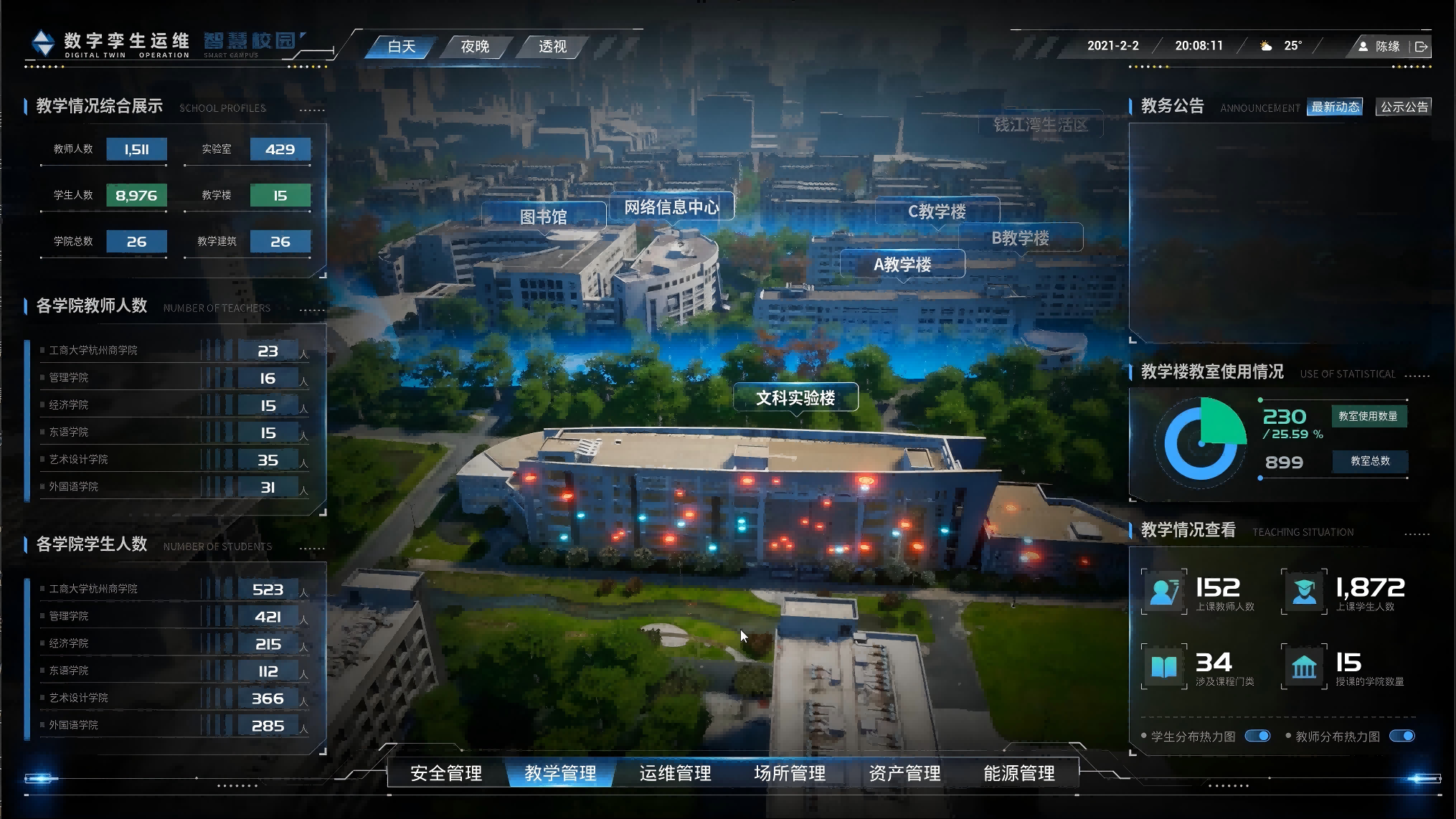1456x819 pixels.
Task: Choose the 场所管理 menu entry
Action: [x=790, y=773]
